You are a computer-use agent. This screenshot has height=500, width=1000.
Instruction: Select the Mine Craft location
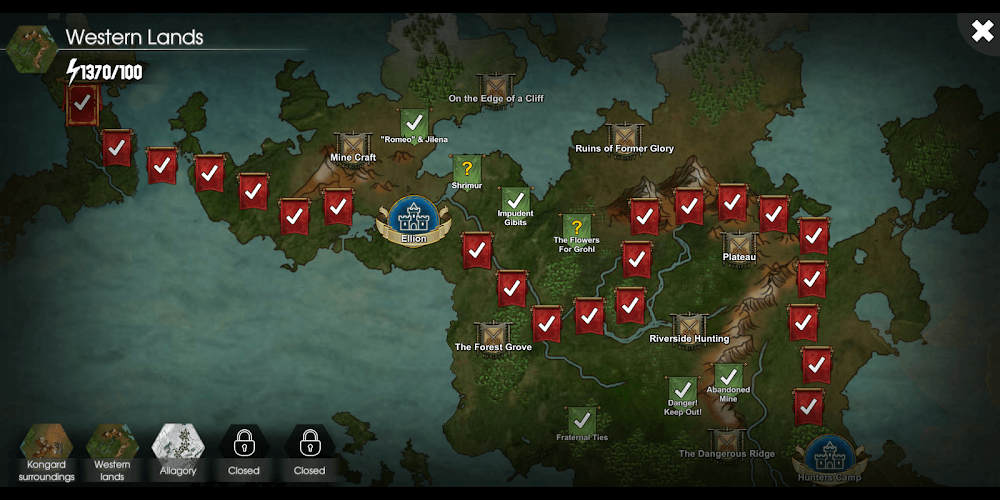pos(353,146)
